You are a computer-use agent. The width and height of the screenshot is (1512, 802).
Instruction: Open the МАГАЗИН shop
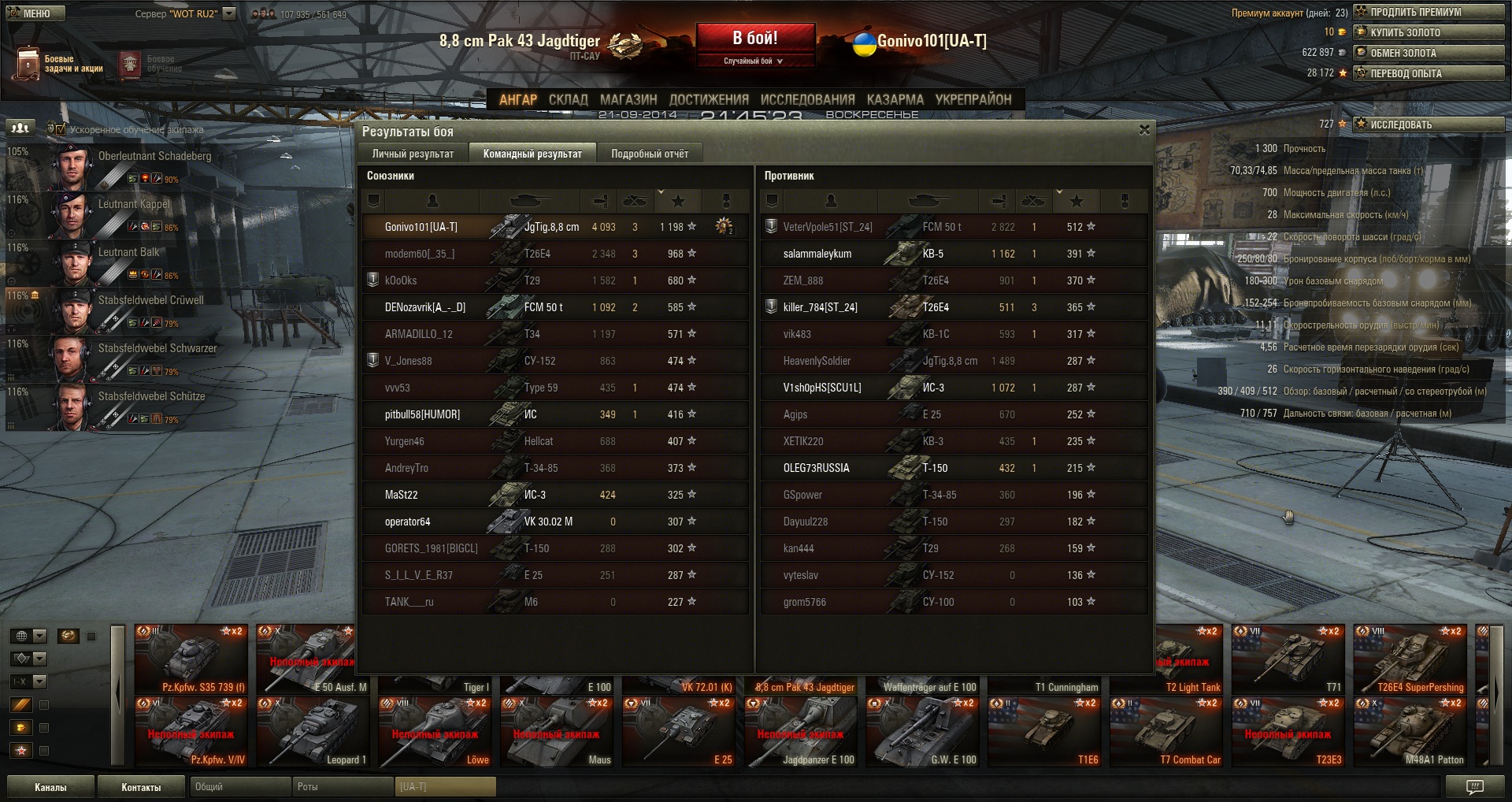[628, 99]
